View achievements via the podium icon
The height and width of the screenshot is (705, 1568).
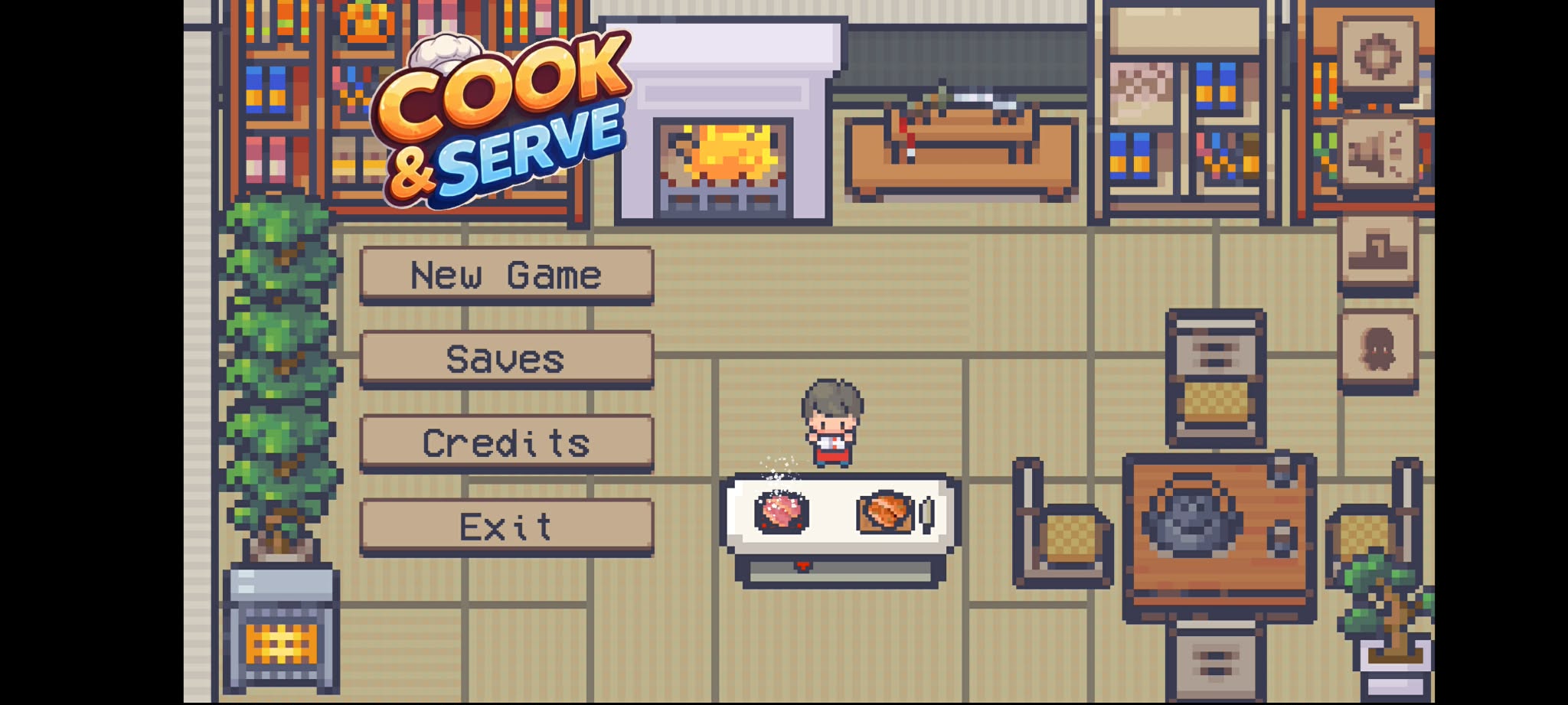[x=1378, y=249]
